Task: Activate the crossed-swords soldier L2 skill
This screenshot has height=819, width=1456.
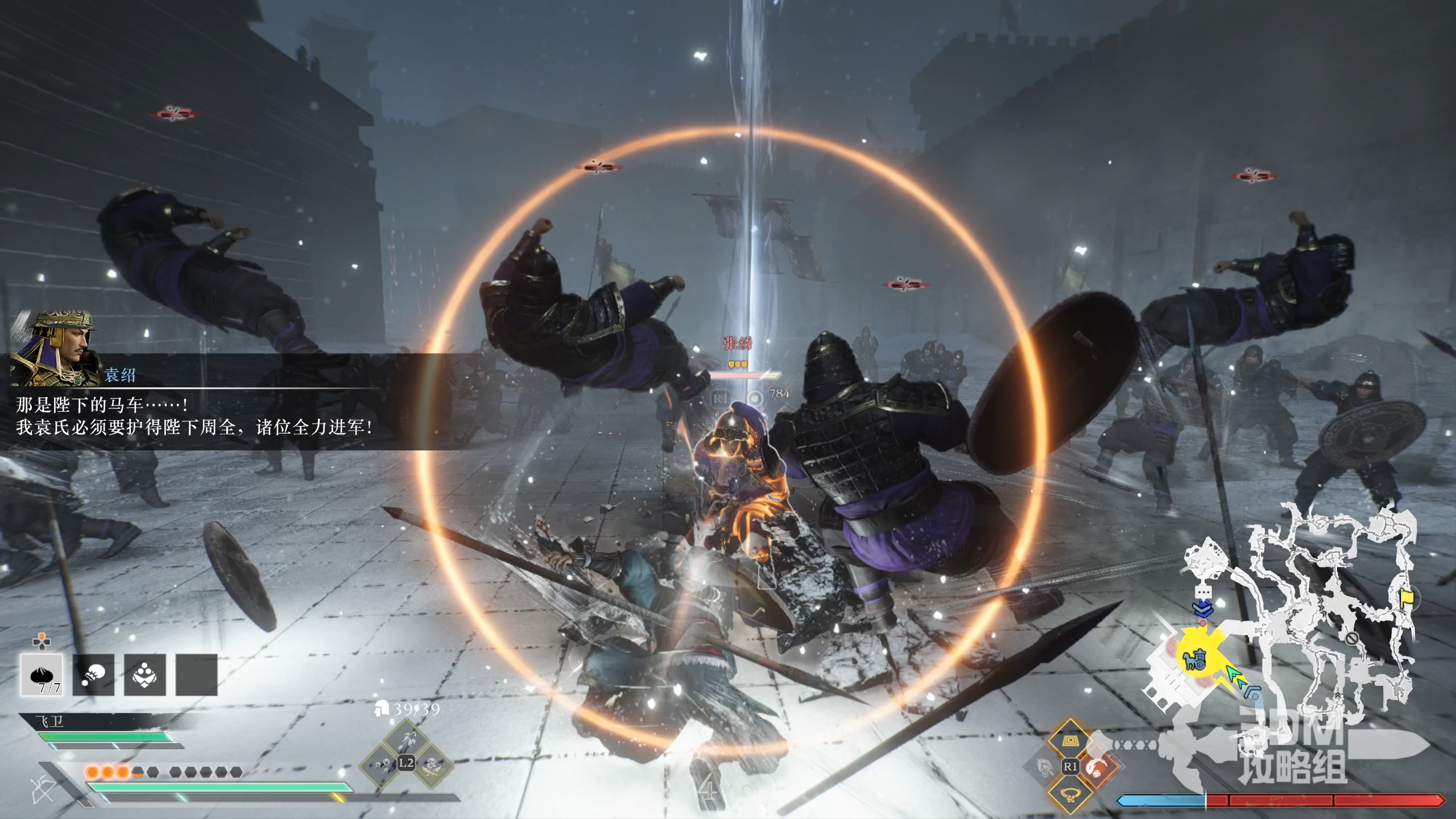Action: pos(432,764)
